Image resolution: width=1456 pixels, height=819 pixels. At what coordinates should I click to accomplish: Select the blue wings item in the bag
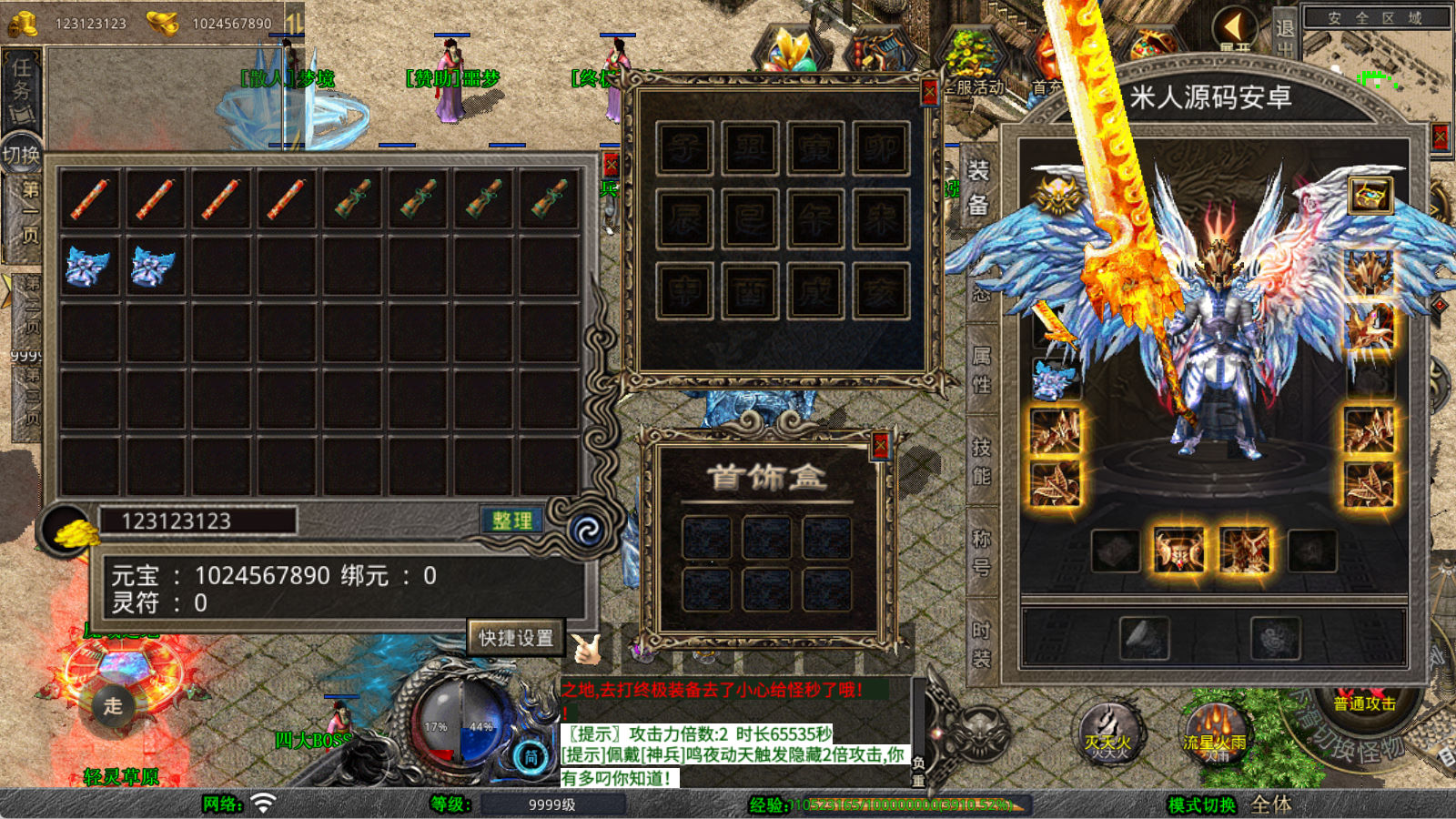(89, 268)
